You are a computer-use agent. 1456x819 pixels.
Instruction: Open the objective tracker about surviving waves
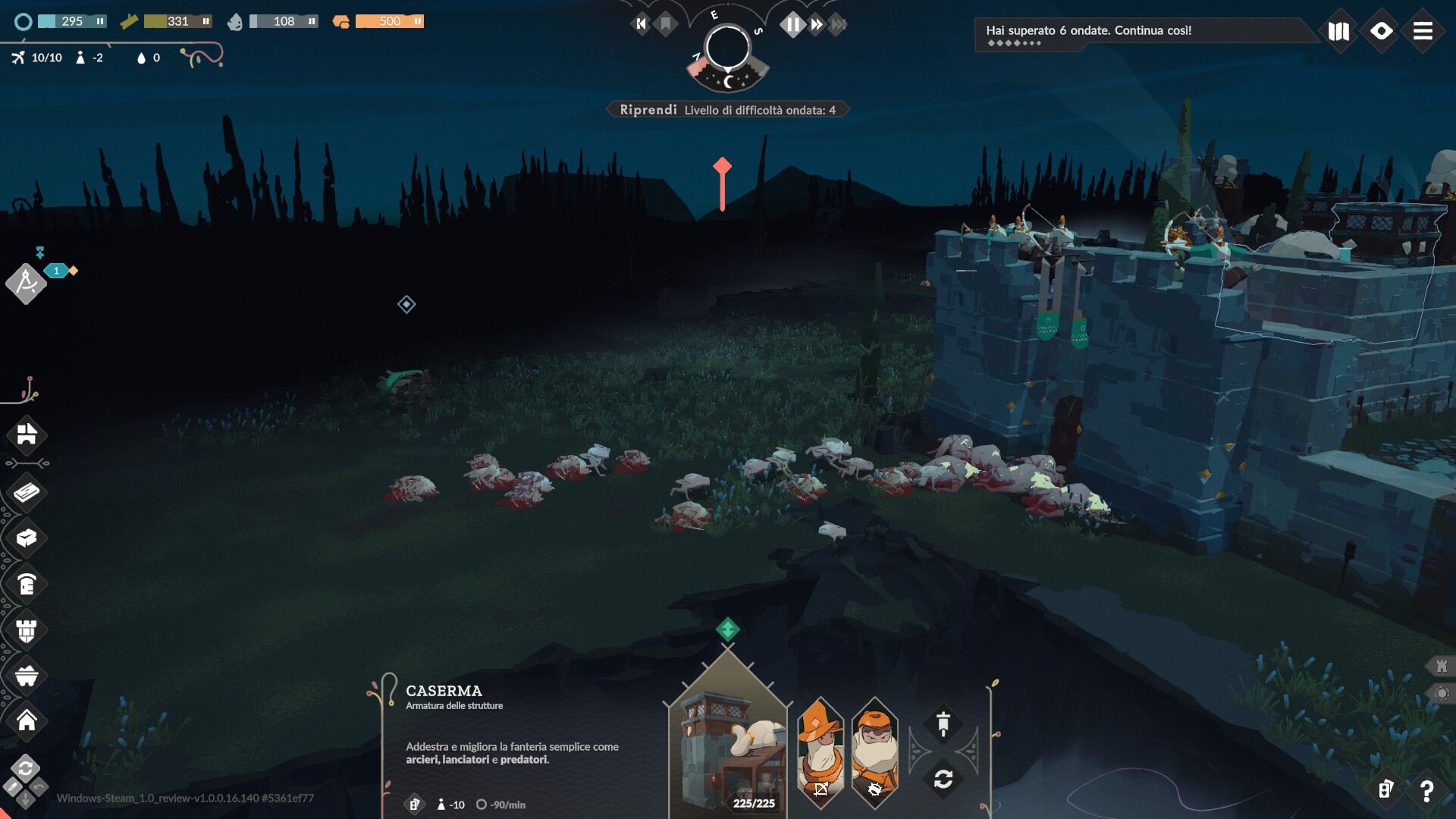click(x=1088, y=30)
